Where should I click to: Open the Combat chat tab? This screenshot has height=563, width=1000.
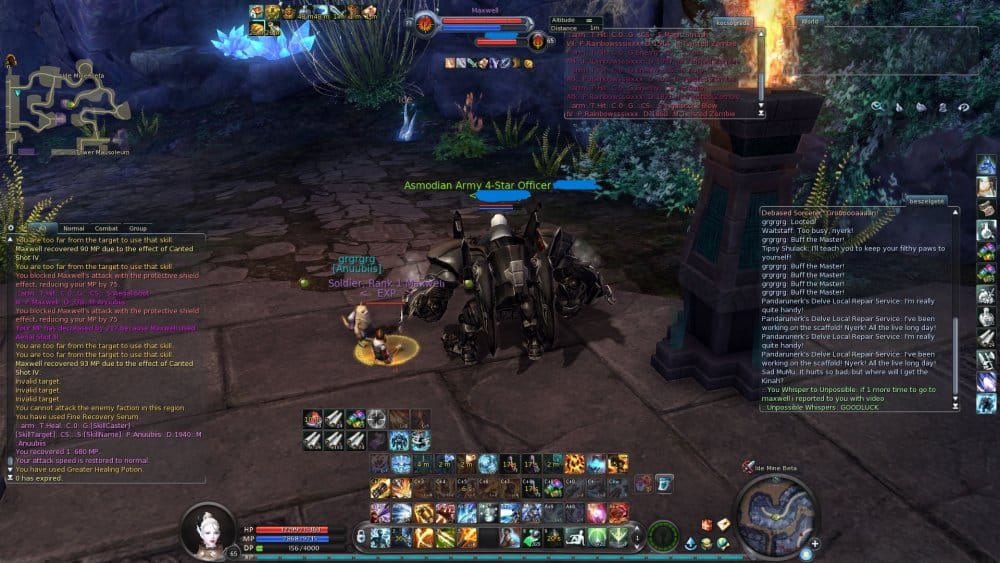106,228
